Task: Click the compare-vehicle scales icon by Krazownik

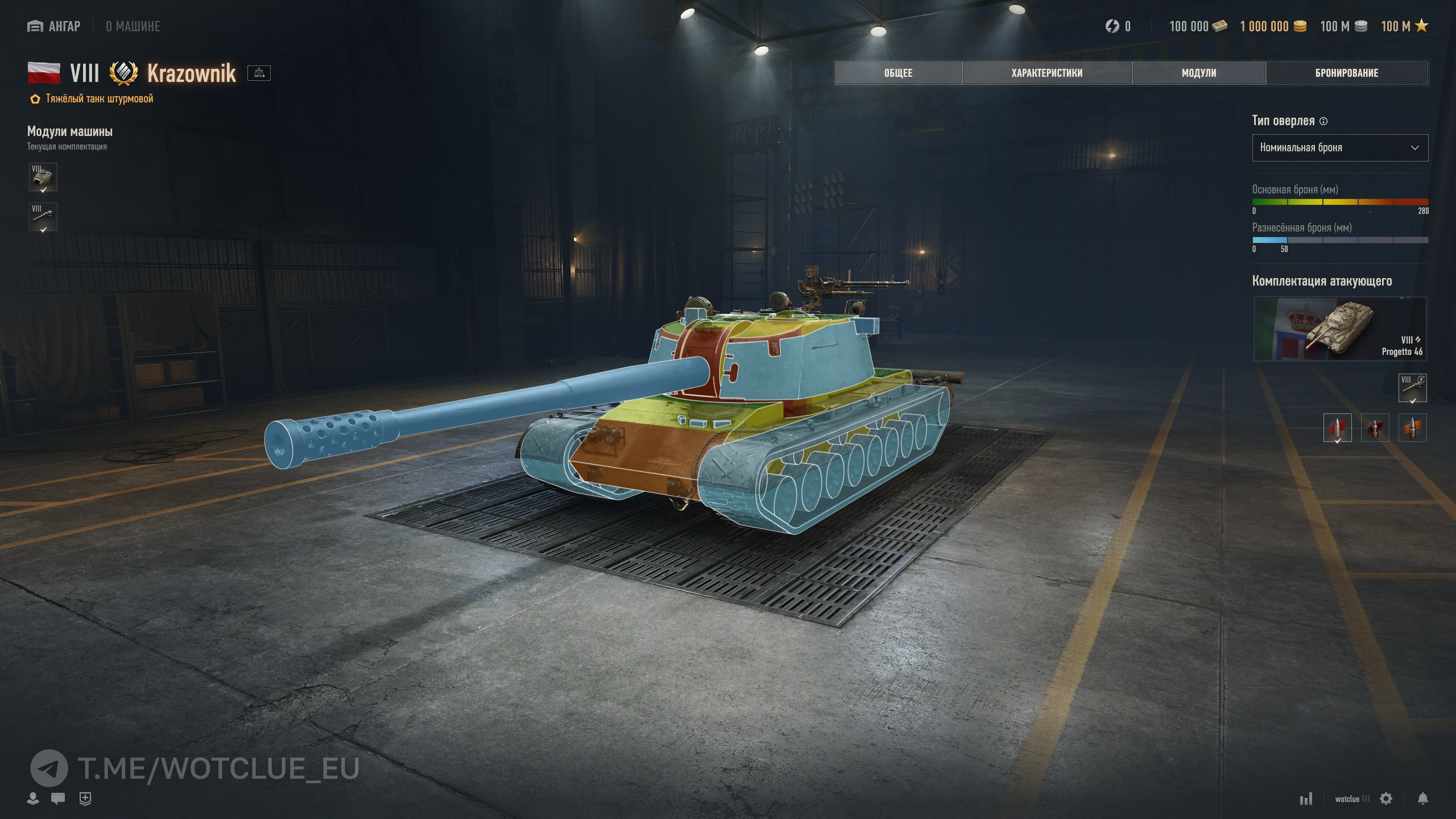Action: [x=259, y=73]
